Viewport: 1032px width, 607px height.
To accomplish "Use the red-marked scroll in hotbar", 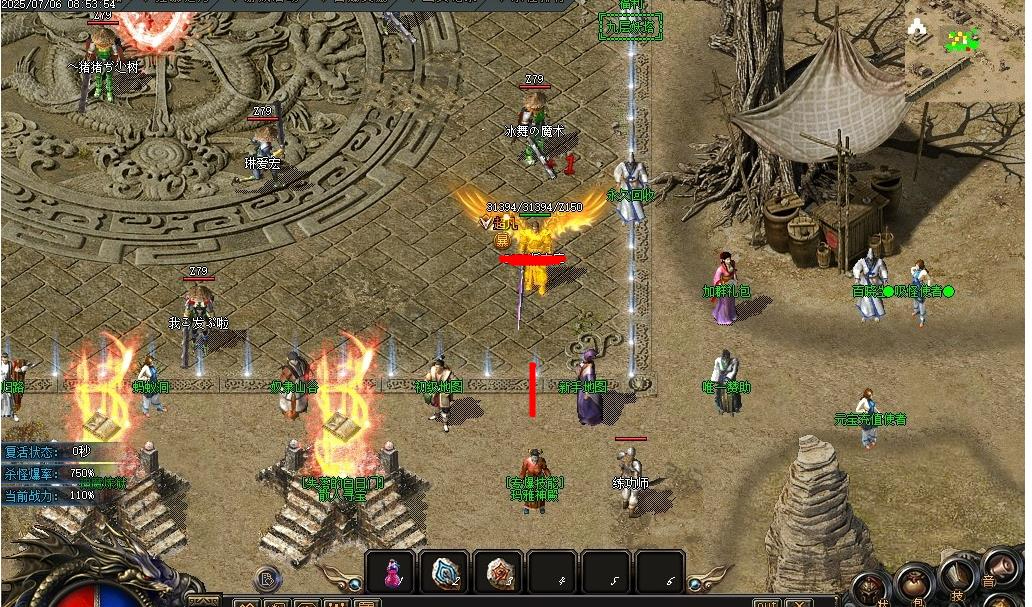I will click(498, 572).
